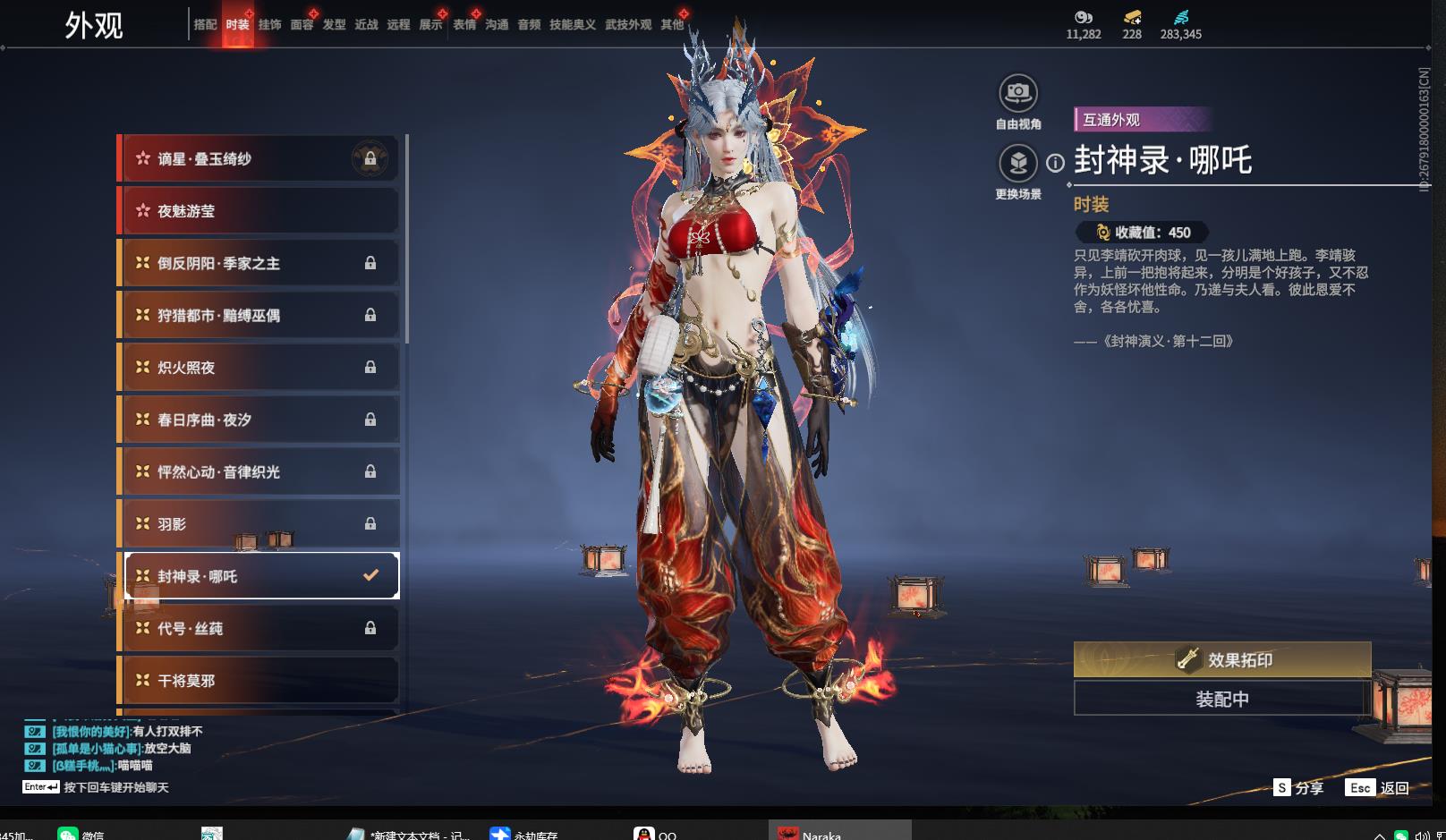Open the 效果拓印 button

coord(1221,660)
